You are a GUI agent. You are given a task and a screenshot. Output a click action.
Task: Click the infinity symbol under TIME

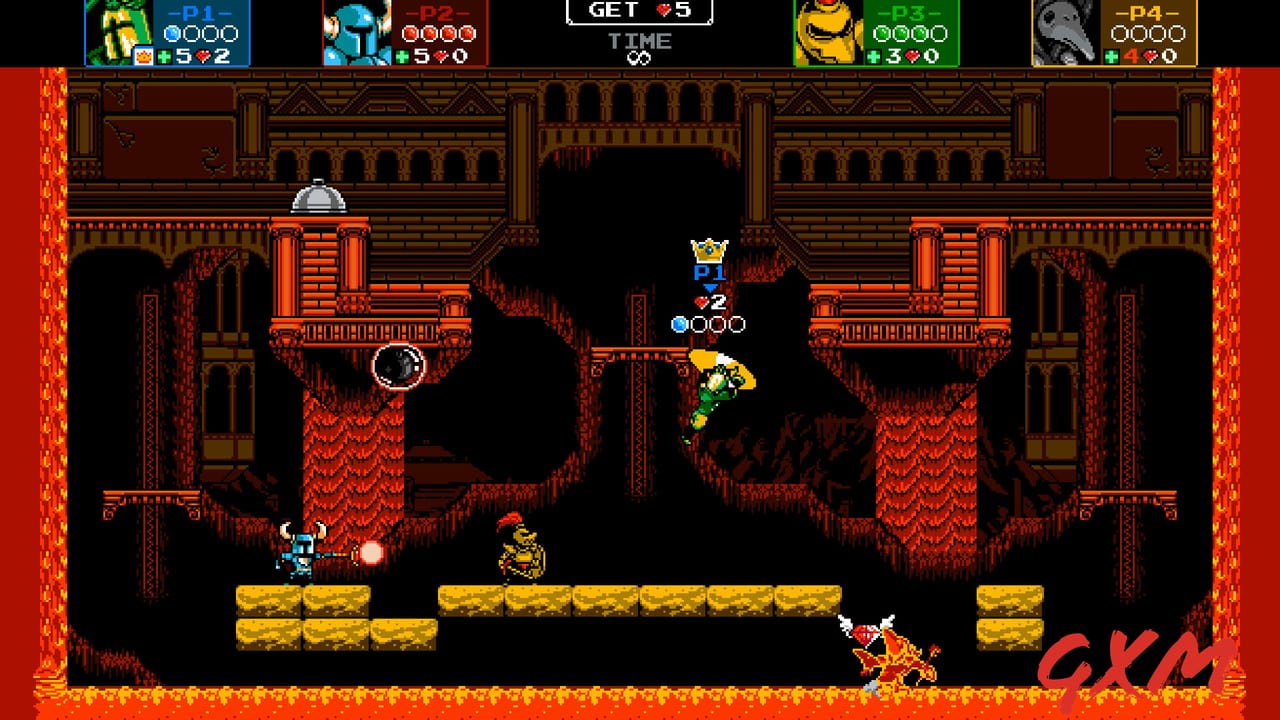pyautogui.click(x=640, y=56)
